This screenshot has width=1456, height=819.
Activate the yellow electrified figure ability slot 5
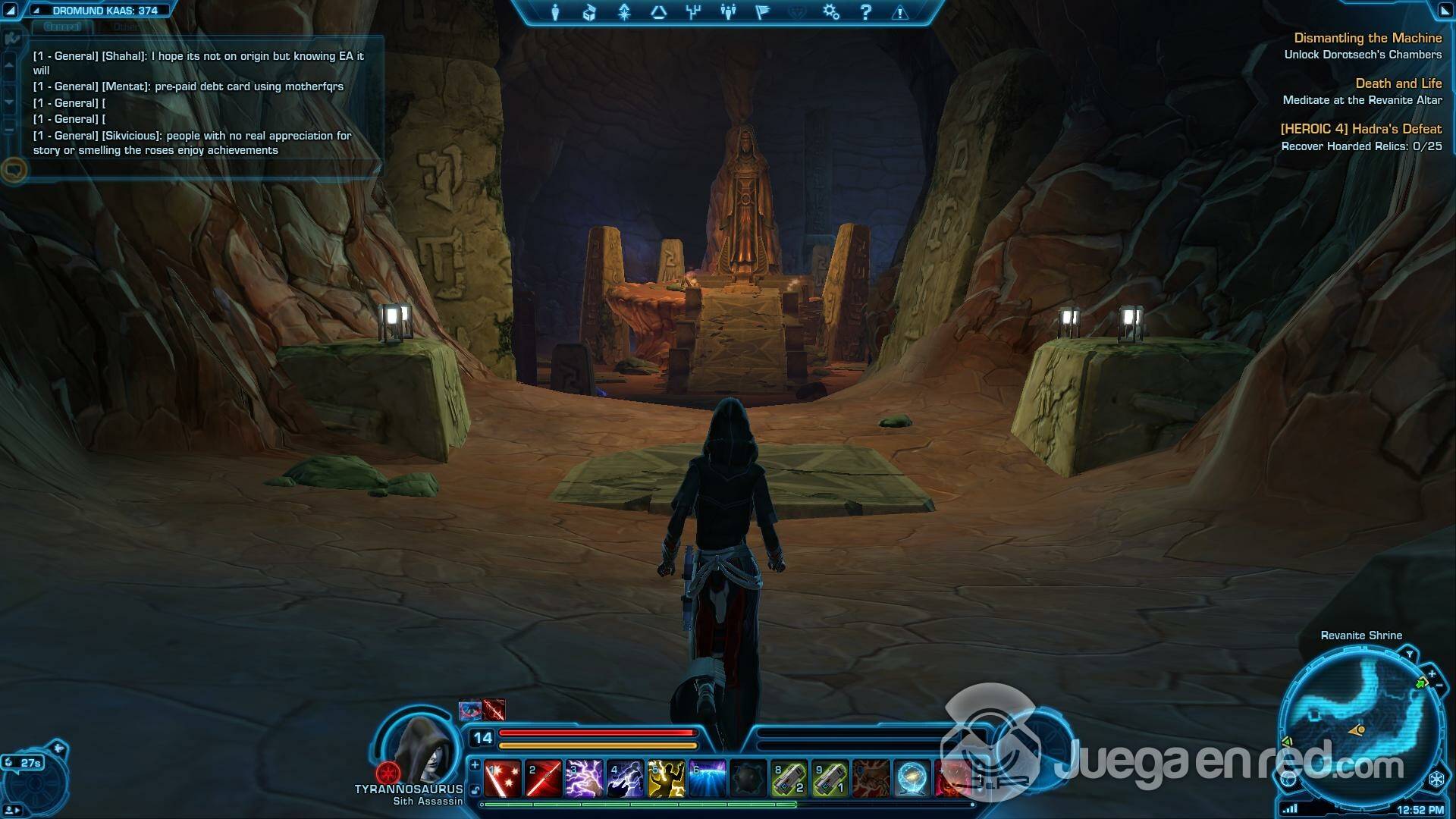[666, 779]
